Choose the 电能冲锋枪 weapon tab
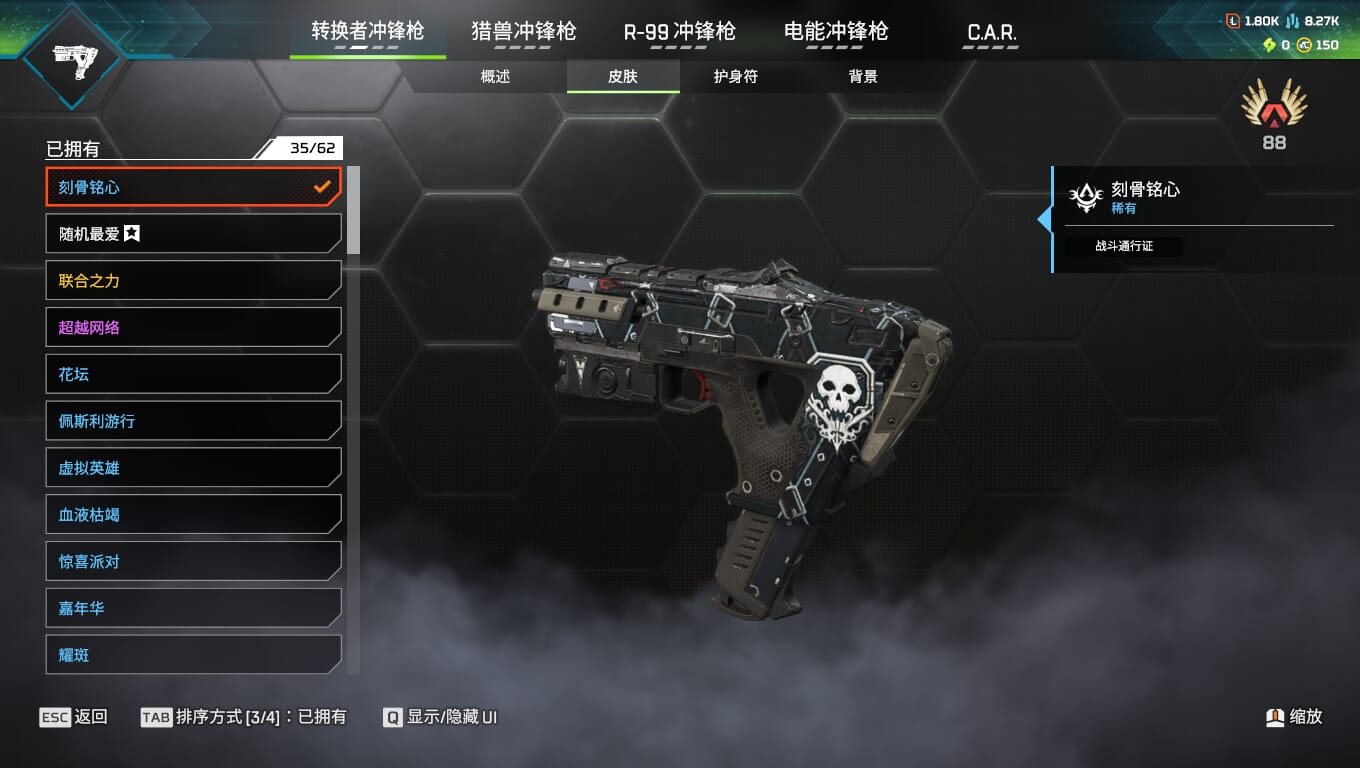The height and width of the screenshot is (768, 1360). coord(836,31)
